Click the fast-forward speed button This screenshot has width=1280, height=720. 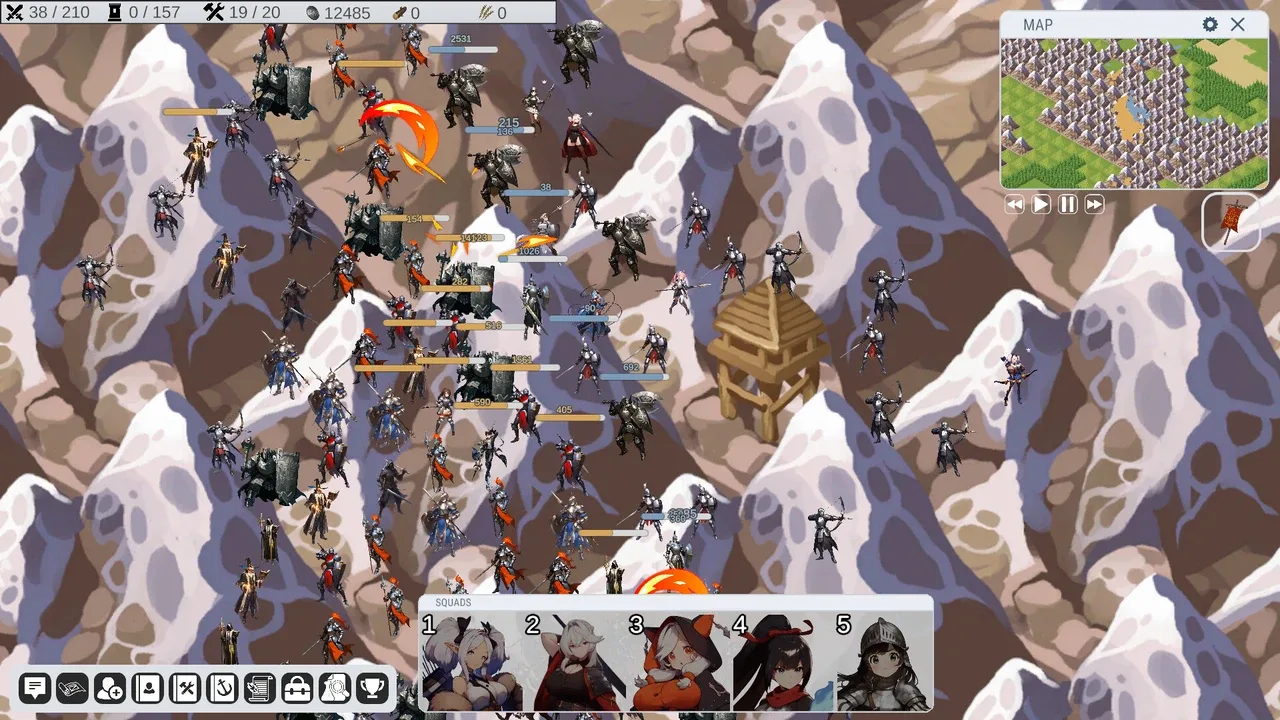pos(1095,204)
